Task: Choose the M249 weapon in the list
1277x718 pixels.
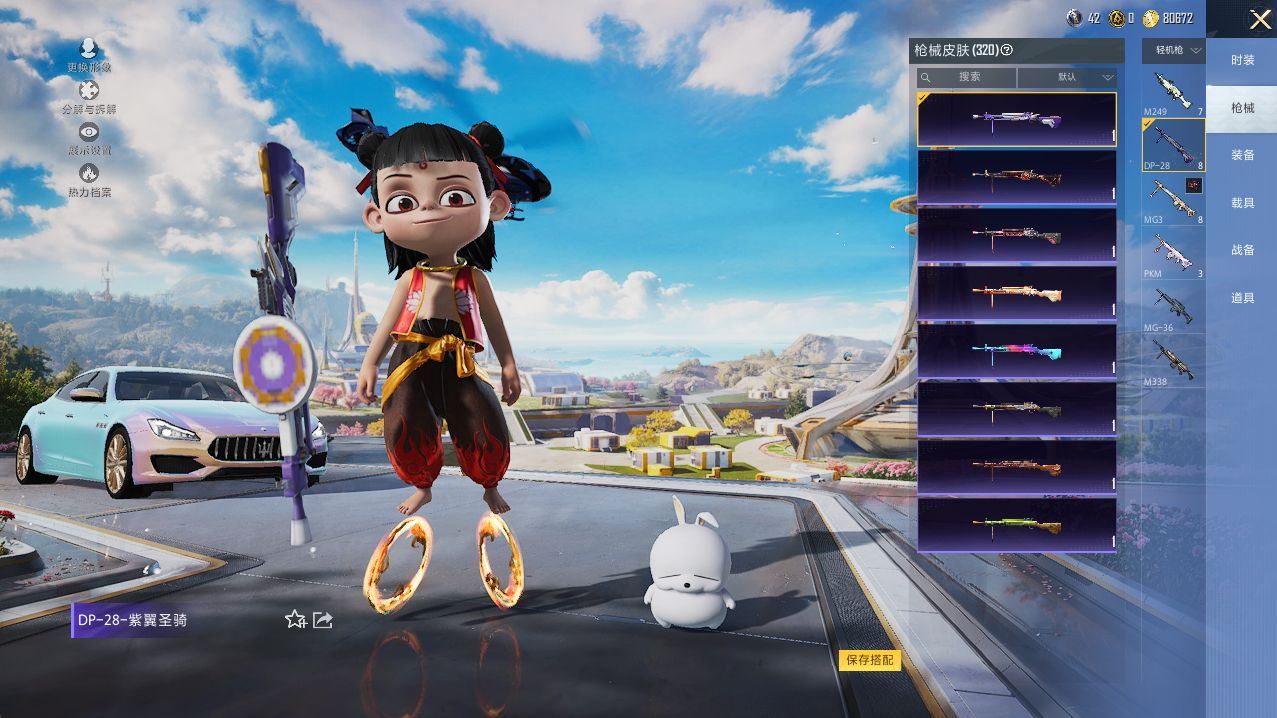Action: point(1173,92)
